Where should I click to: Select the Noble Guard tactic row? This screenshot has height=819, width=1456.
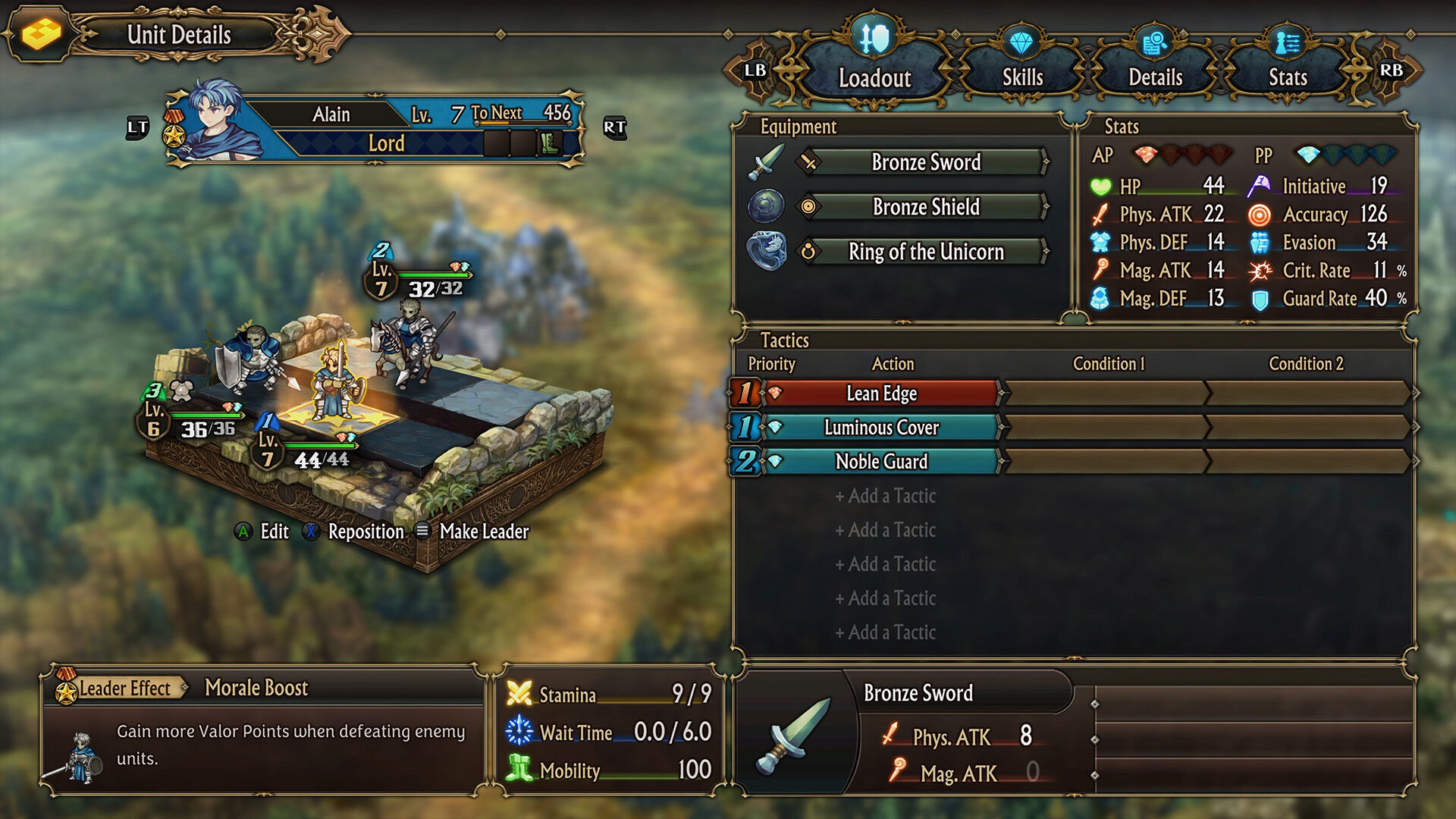coord(881,462)
